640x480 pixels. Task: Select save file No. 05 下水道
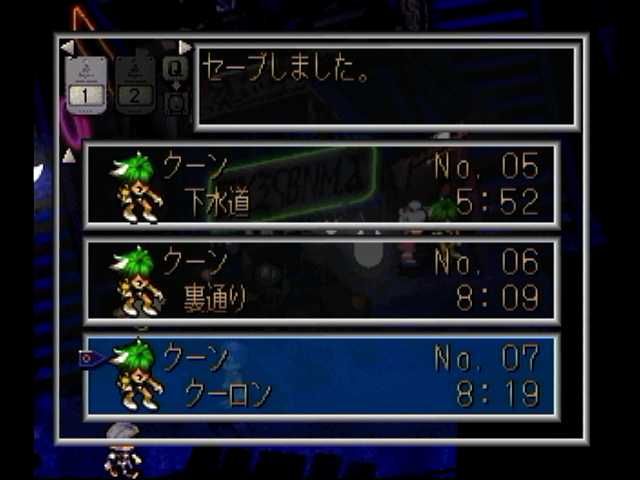pos(322,185)
